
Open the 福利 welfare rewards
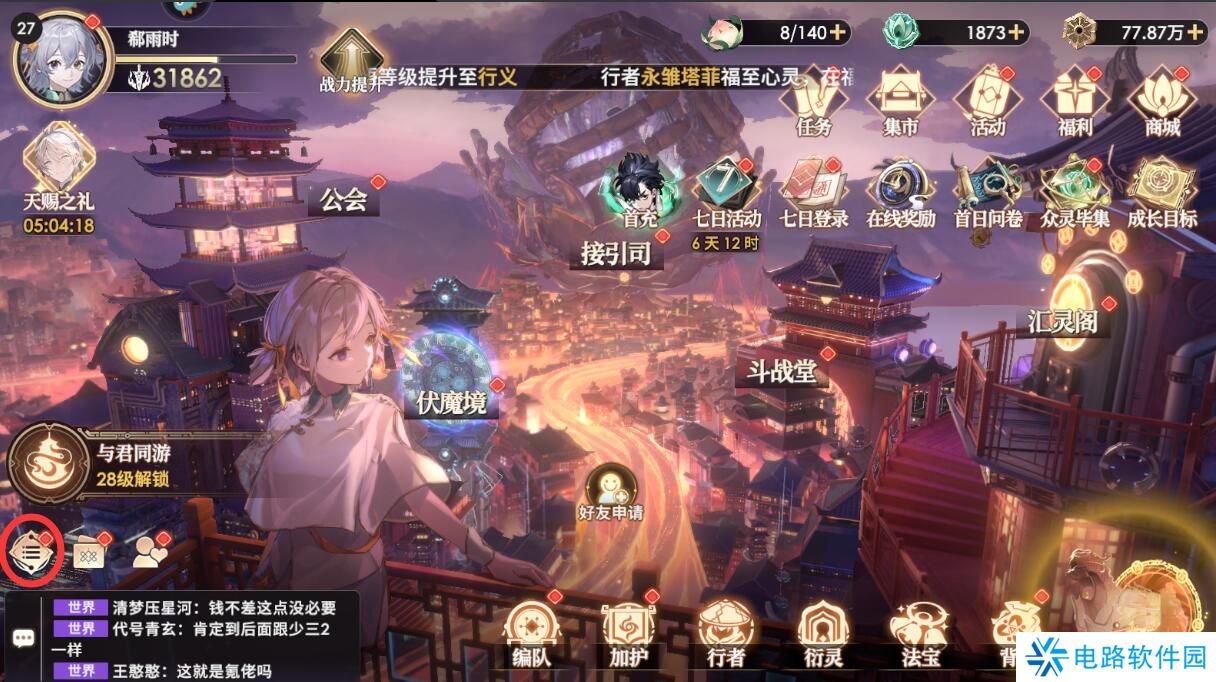tap(1074, 101)
